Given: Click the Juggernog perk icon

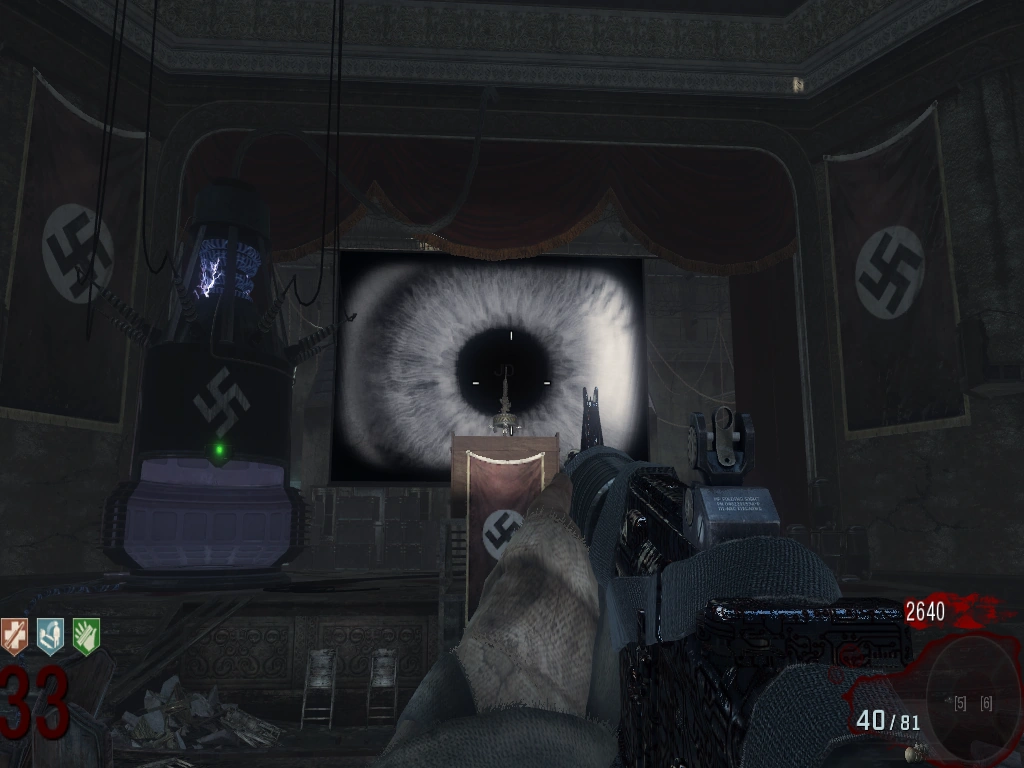Looking at the screenshot, I should pos(14,636).
